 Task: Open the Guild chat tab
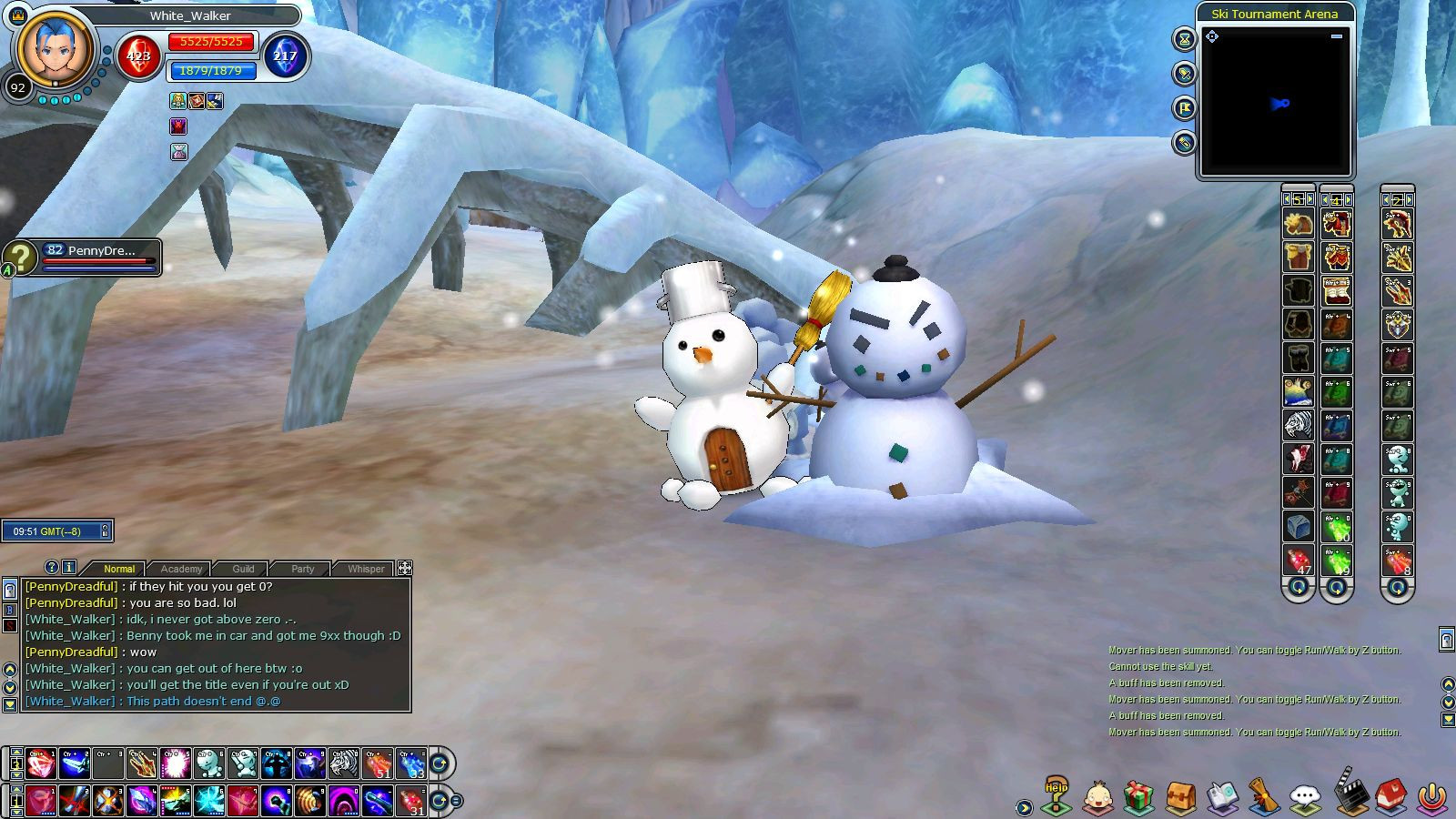click(243, 569)
